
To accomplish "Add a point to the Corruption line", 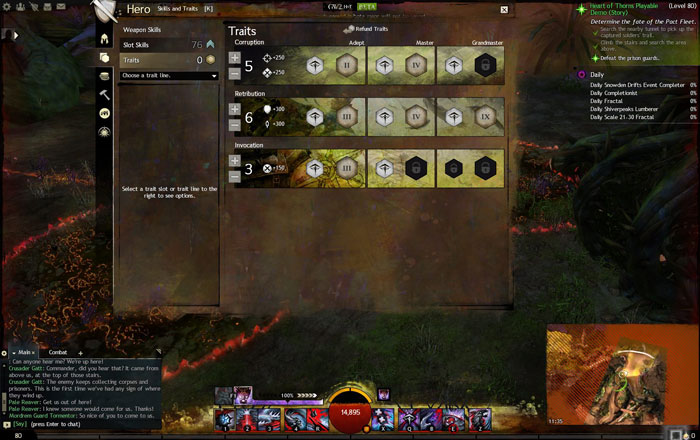I will pyautogui.click(x=234, y=58).
